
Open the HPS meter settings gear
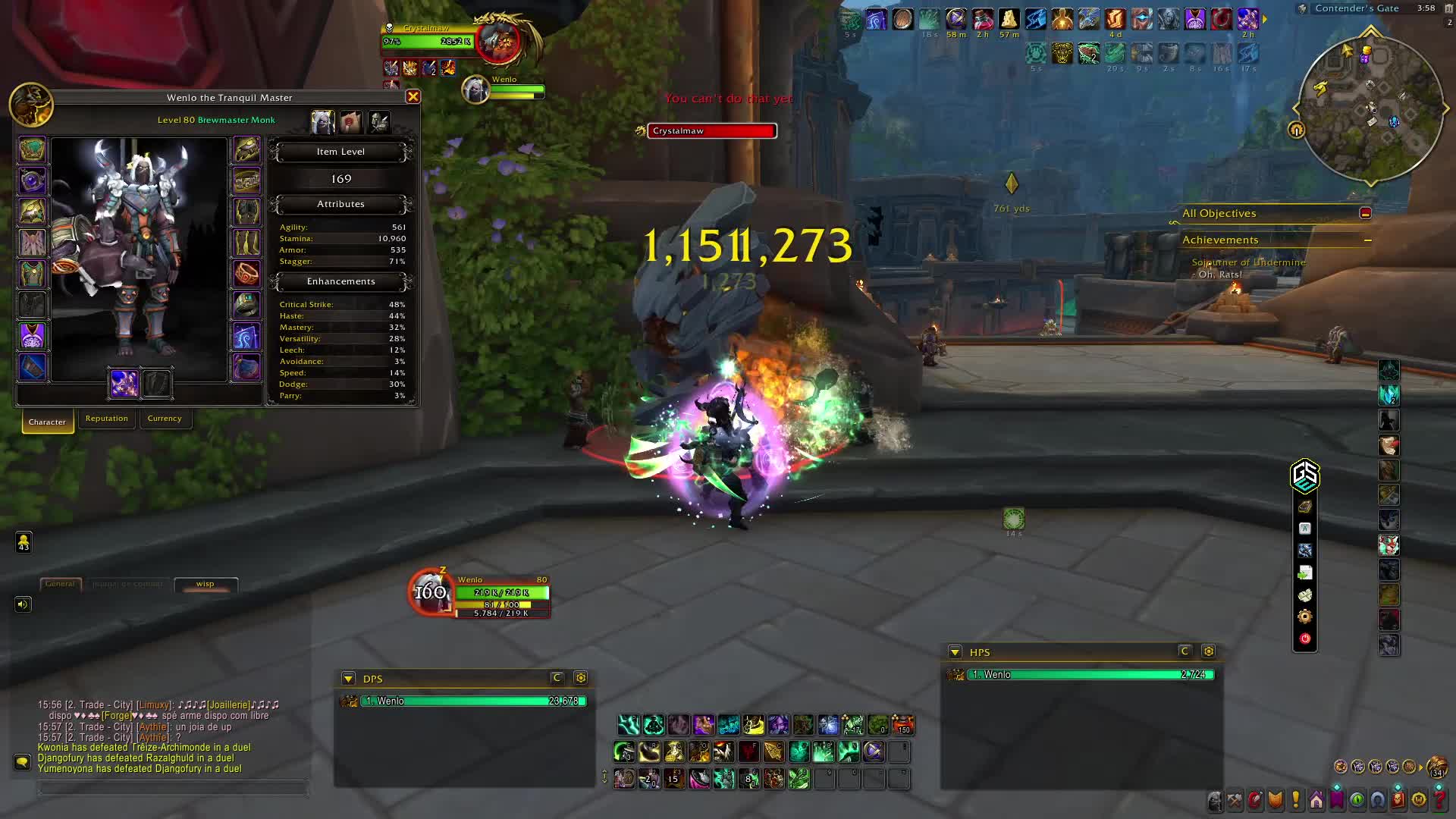point(1209,651)
